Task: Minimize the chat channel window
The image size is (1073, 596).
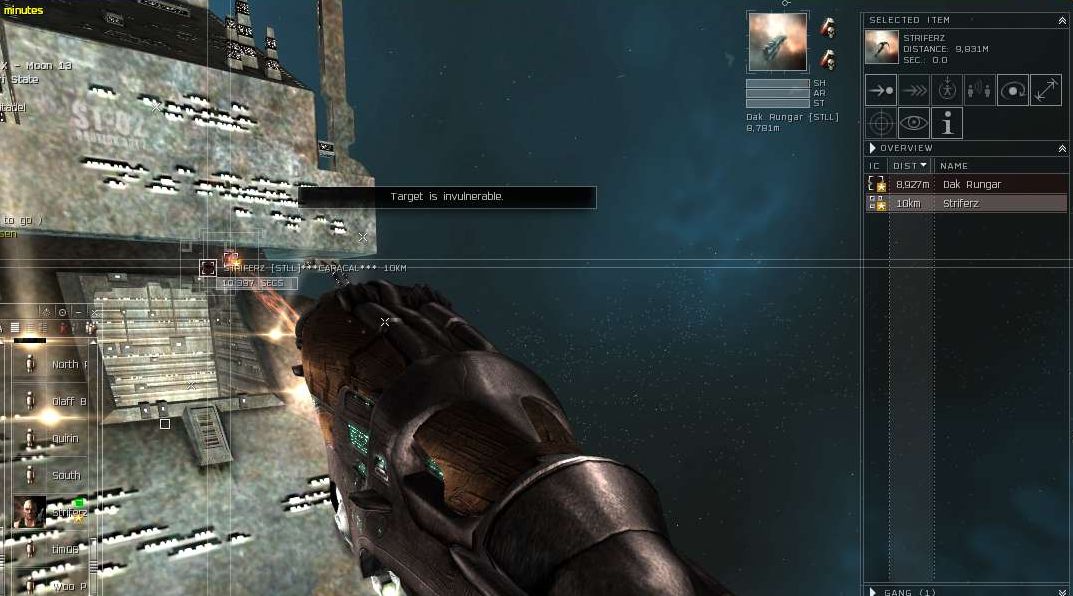Action: (x=79, y=313)
